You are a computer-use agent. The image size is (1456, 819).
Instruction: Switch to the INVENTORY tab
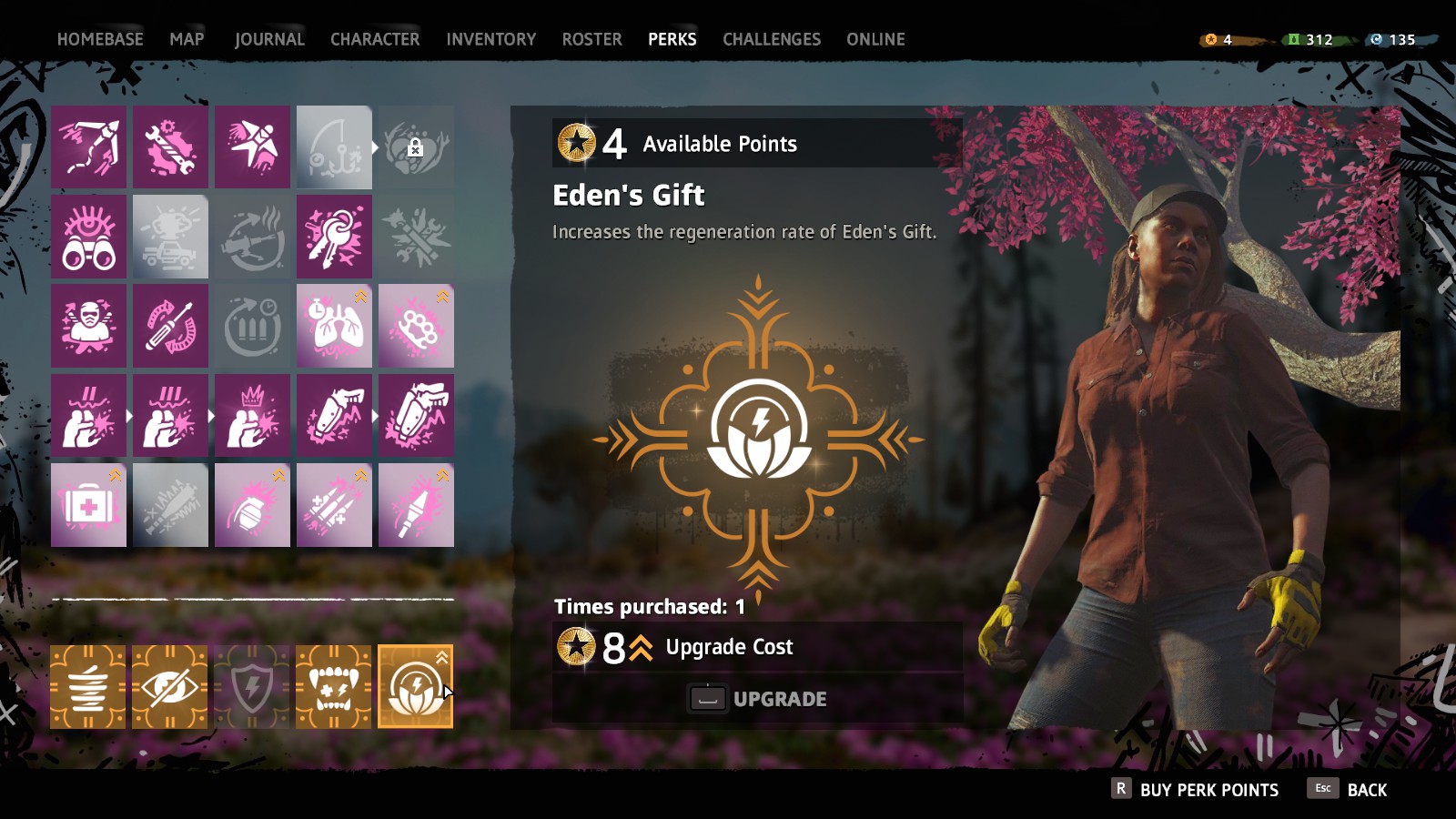(490, 39)
